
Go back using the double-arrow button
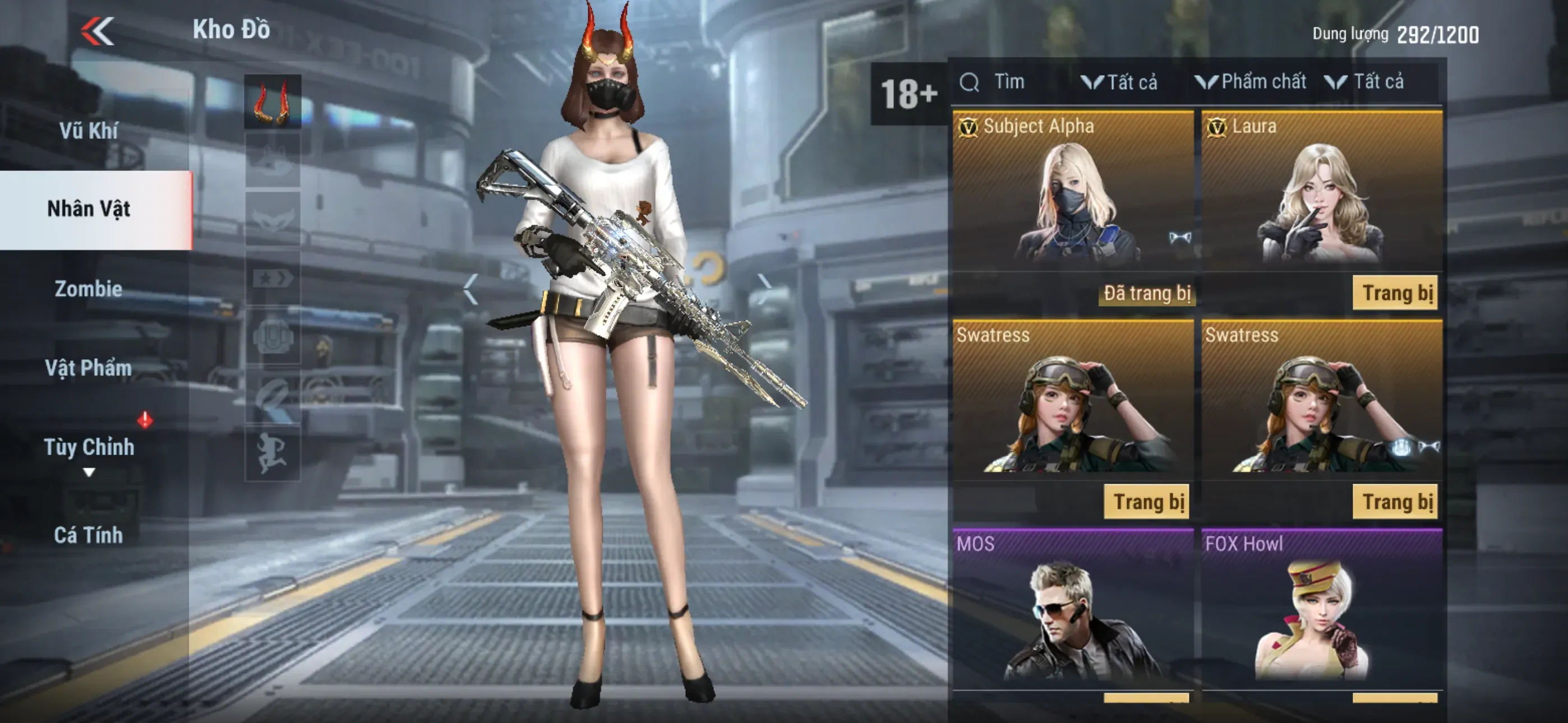98,31
